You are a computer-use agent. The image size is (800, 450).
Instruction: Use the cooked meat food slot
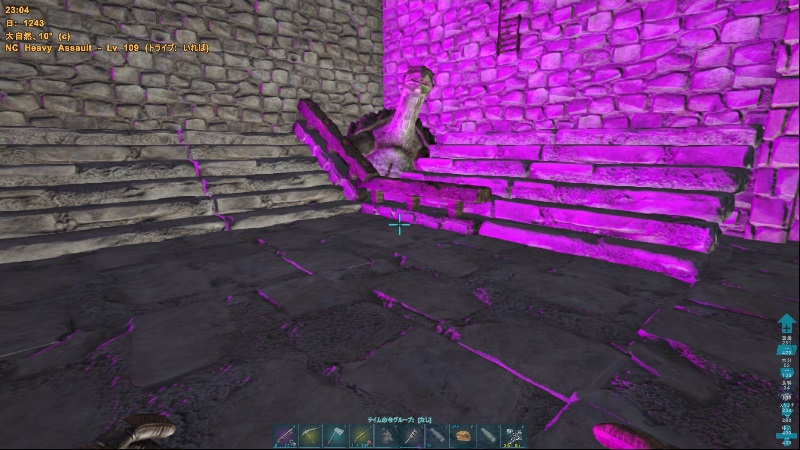(x=463, y=436)
